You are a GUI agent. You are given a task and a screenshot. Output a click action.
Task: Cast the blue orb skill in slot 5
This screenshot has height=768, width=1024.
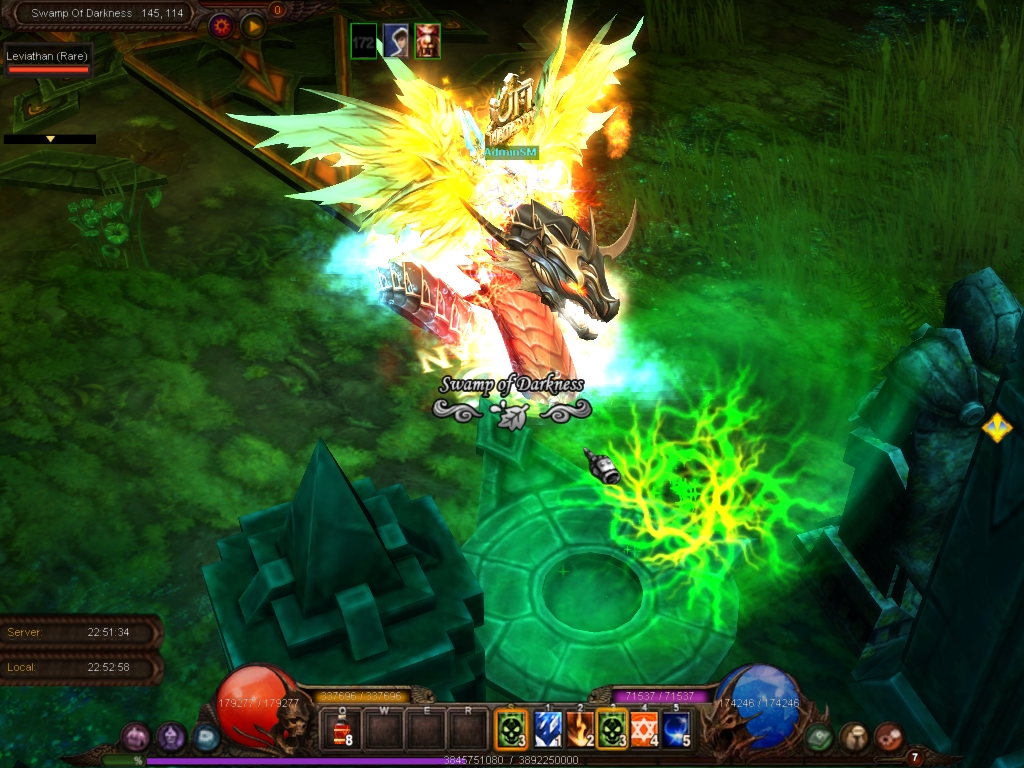click(x=677, y=730)
